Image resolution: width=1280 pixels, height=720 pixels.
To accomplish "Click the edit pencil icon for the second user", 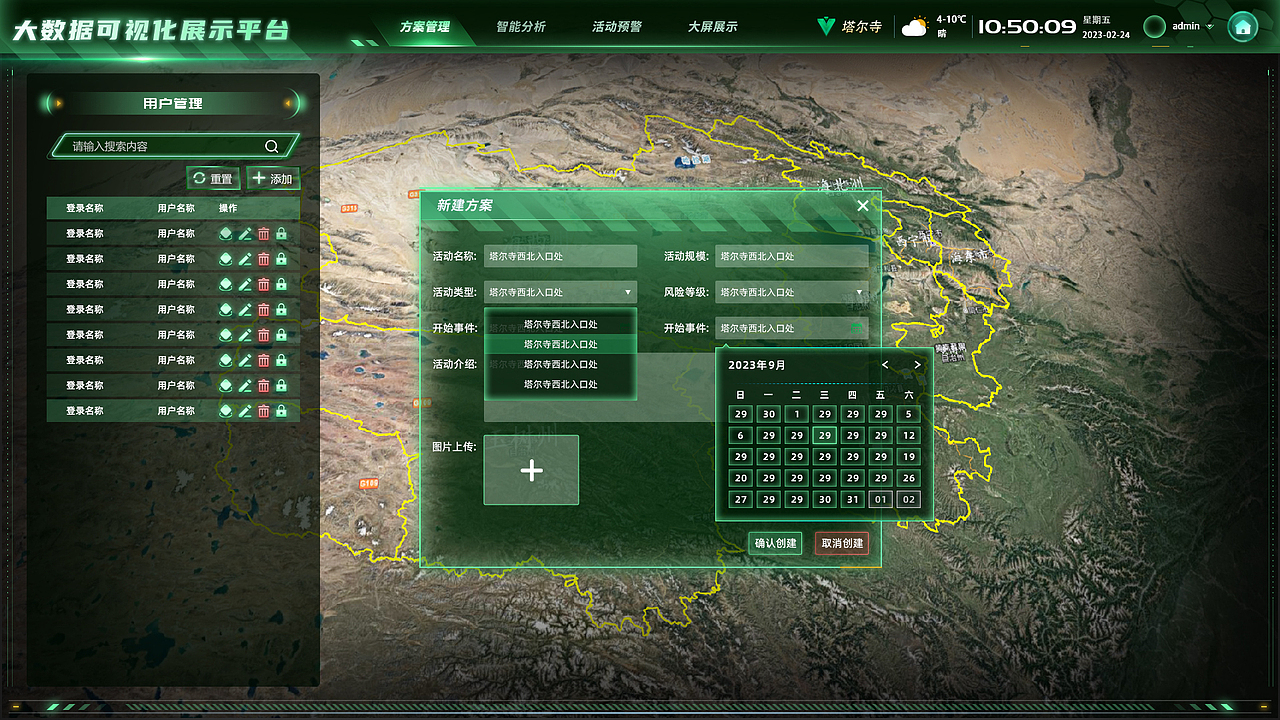I will pyautogui.click(x=246, y=258).
